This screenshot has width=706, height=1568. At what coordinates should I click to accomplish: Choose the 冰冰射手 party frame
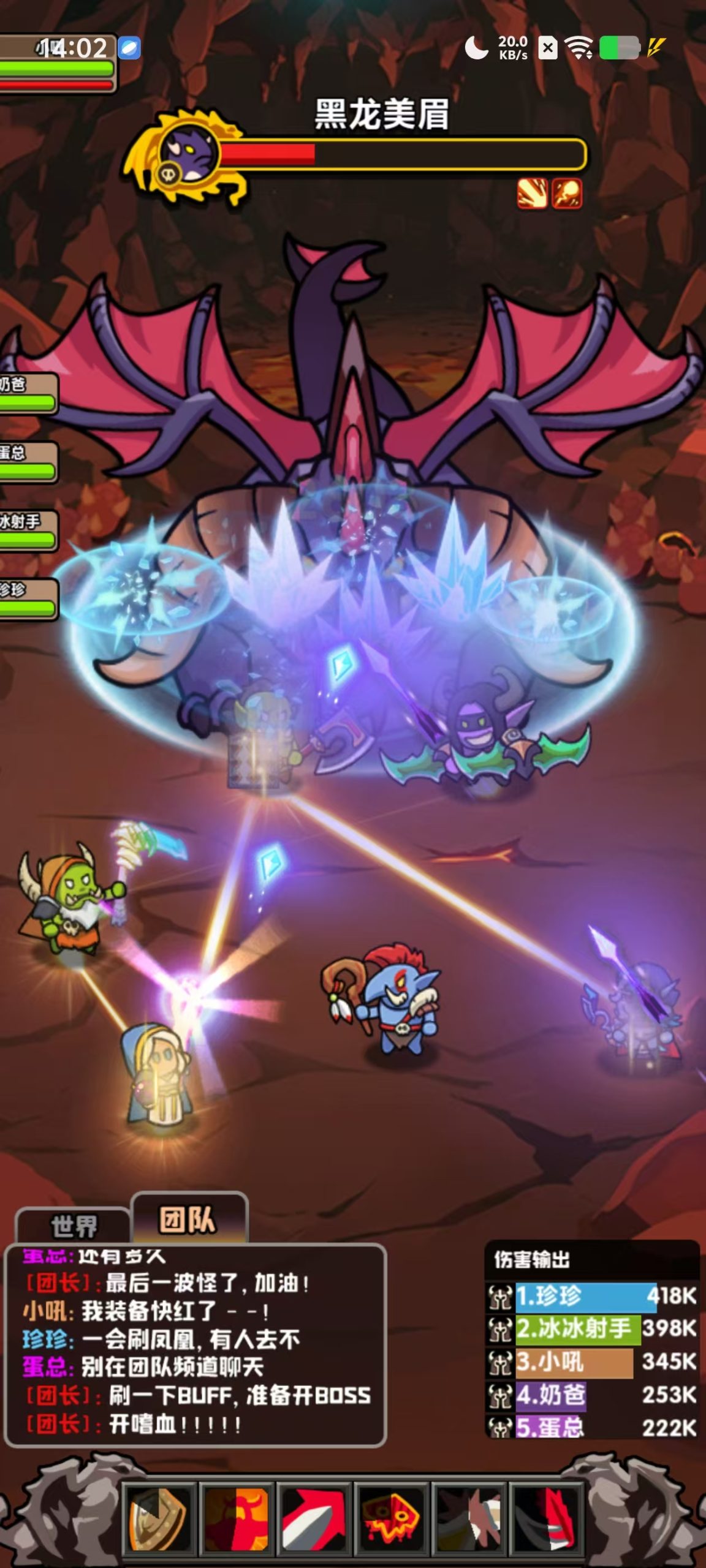pyautogui.click(x=28, y=530)
